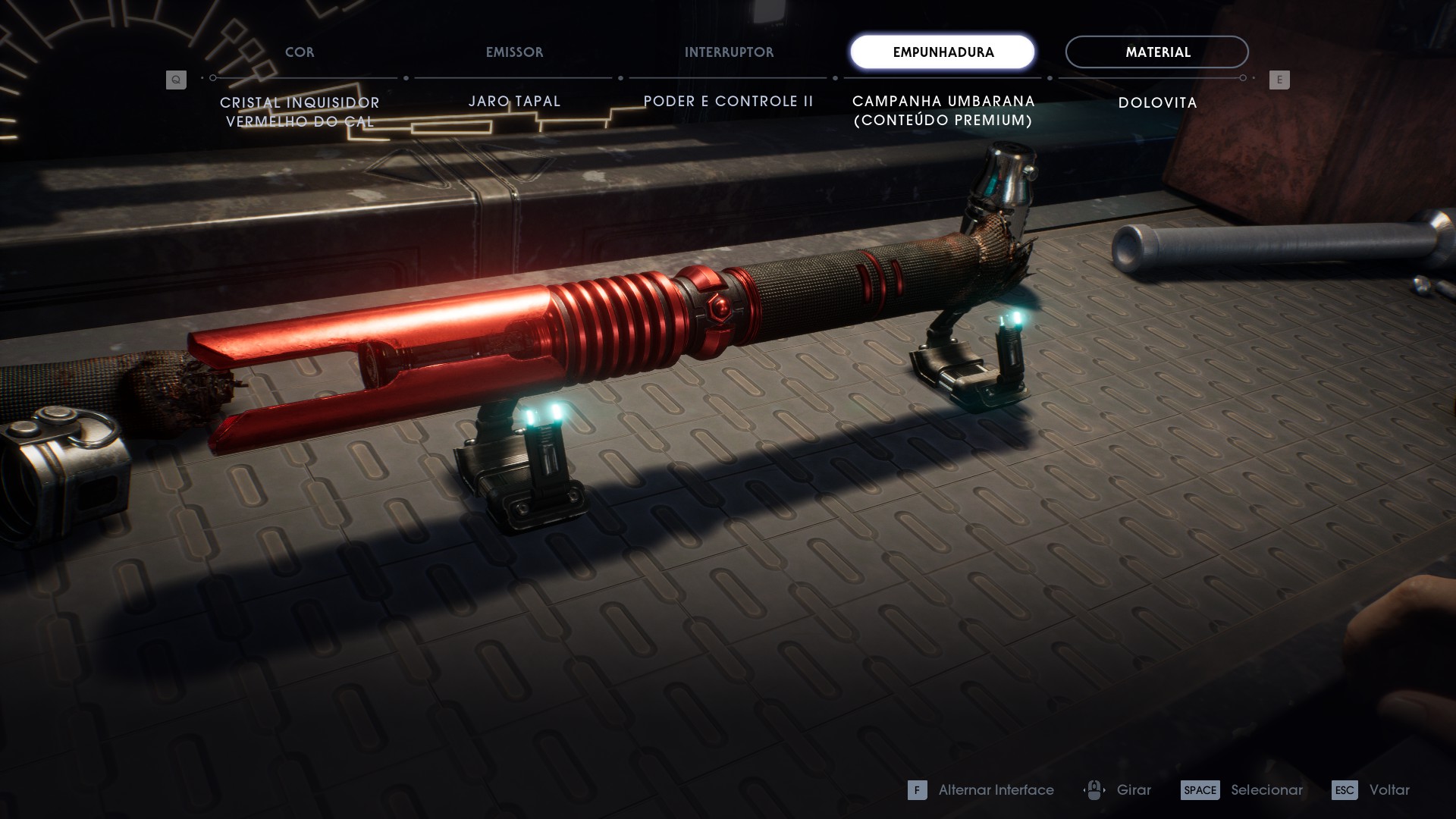Open the Emissor customization tab
The width and height of the screenshot is (1456, 819).
(x=514, y=52)
